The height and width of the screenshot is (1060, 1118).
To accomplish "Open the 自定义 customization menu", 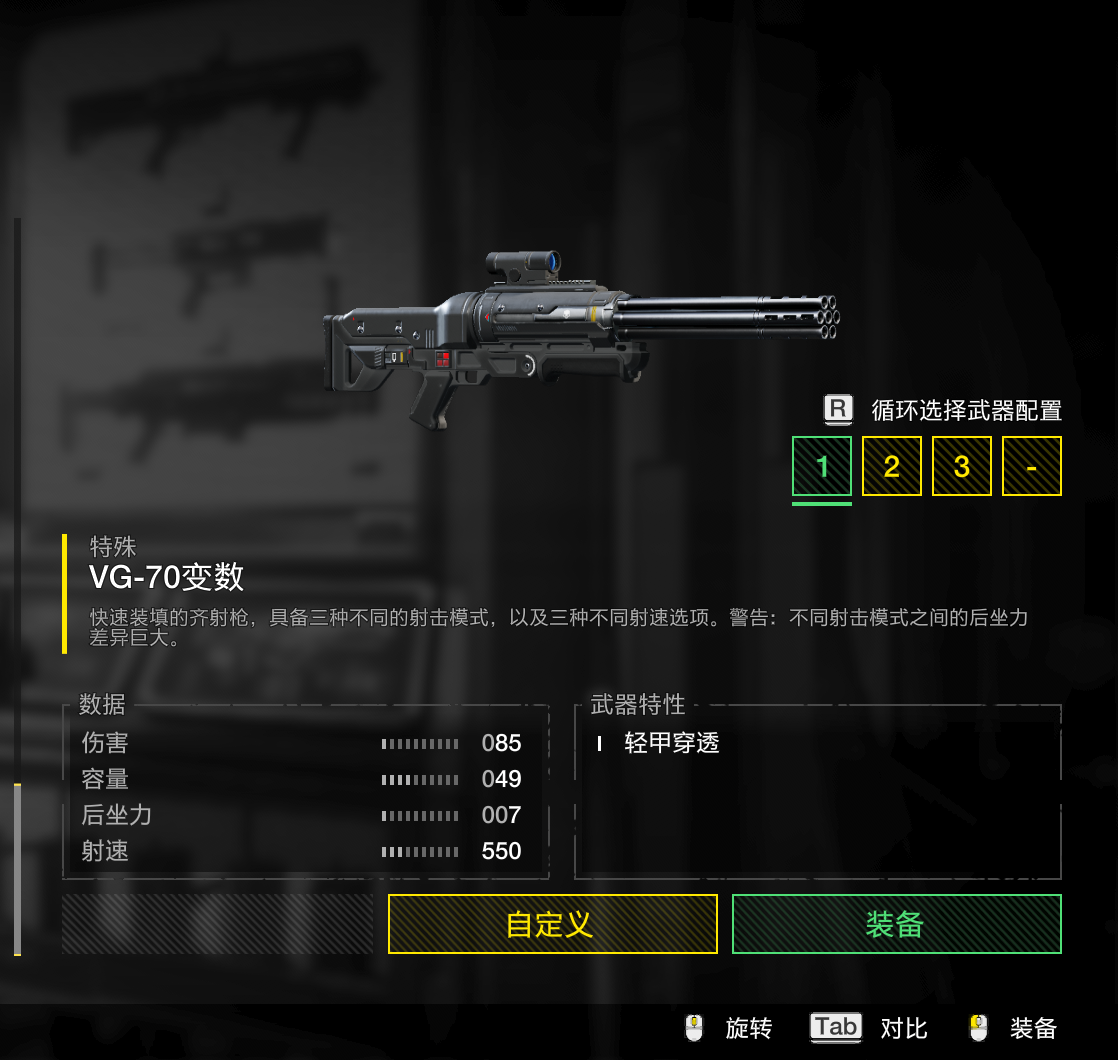I will tap(552, 924).
